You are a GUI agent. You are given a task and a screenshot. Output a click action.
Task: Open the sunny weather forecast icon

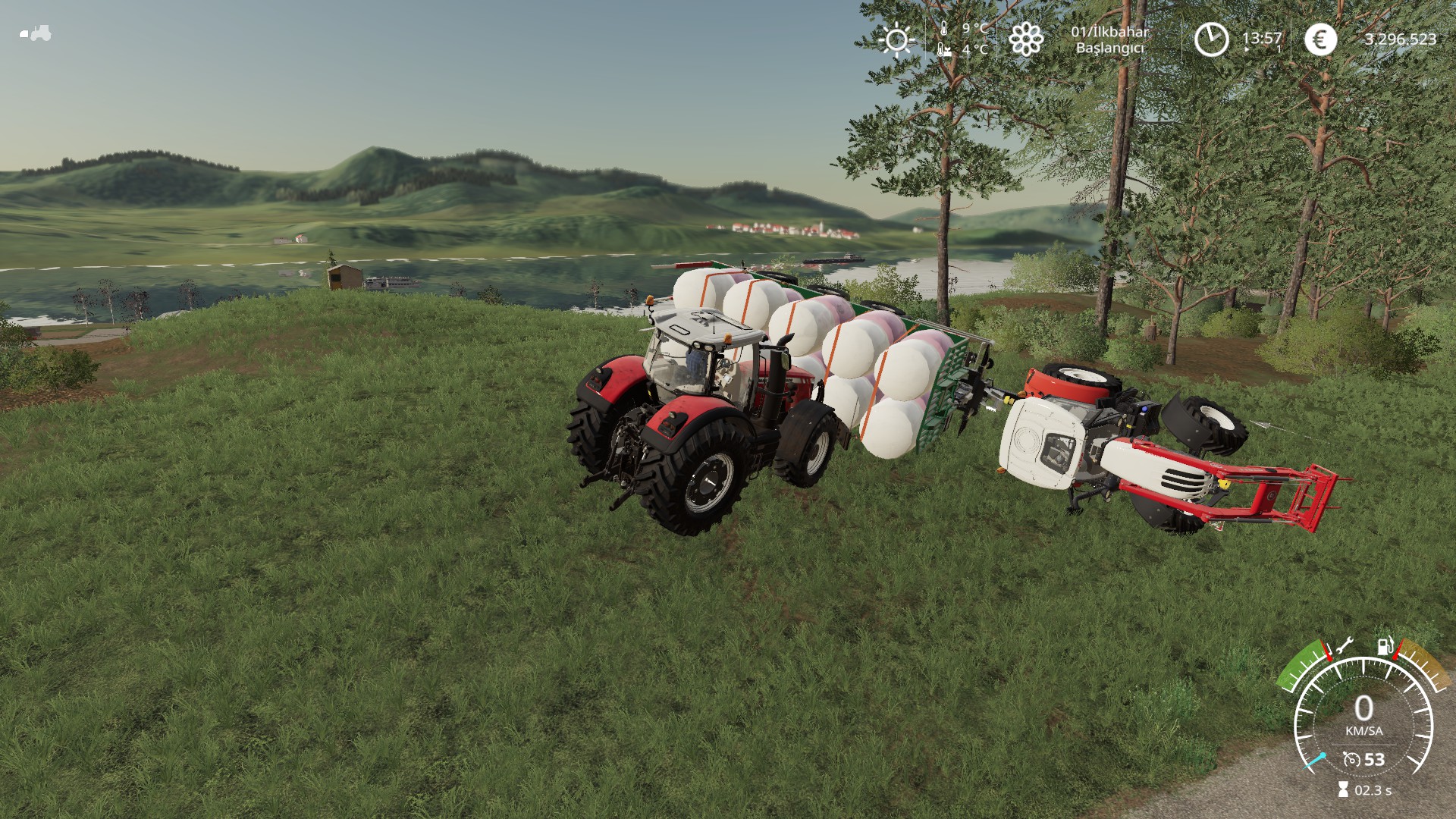point(896,39)
